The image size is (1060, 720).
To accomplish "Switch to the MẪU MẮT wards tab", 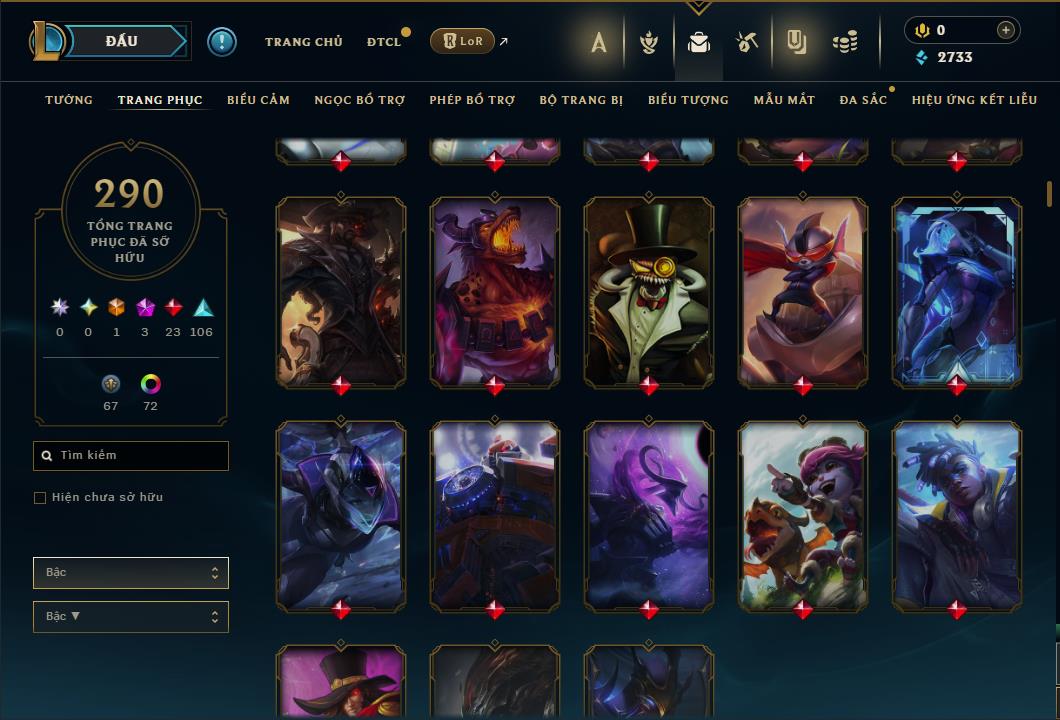I will (784, 100).
